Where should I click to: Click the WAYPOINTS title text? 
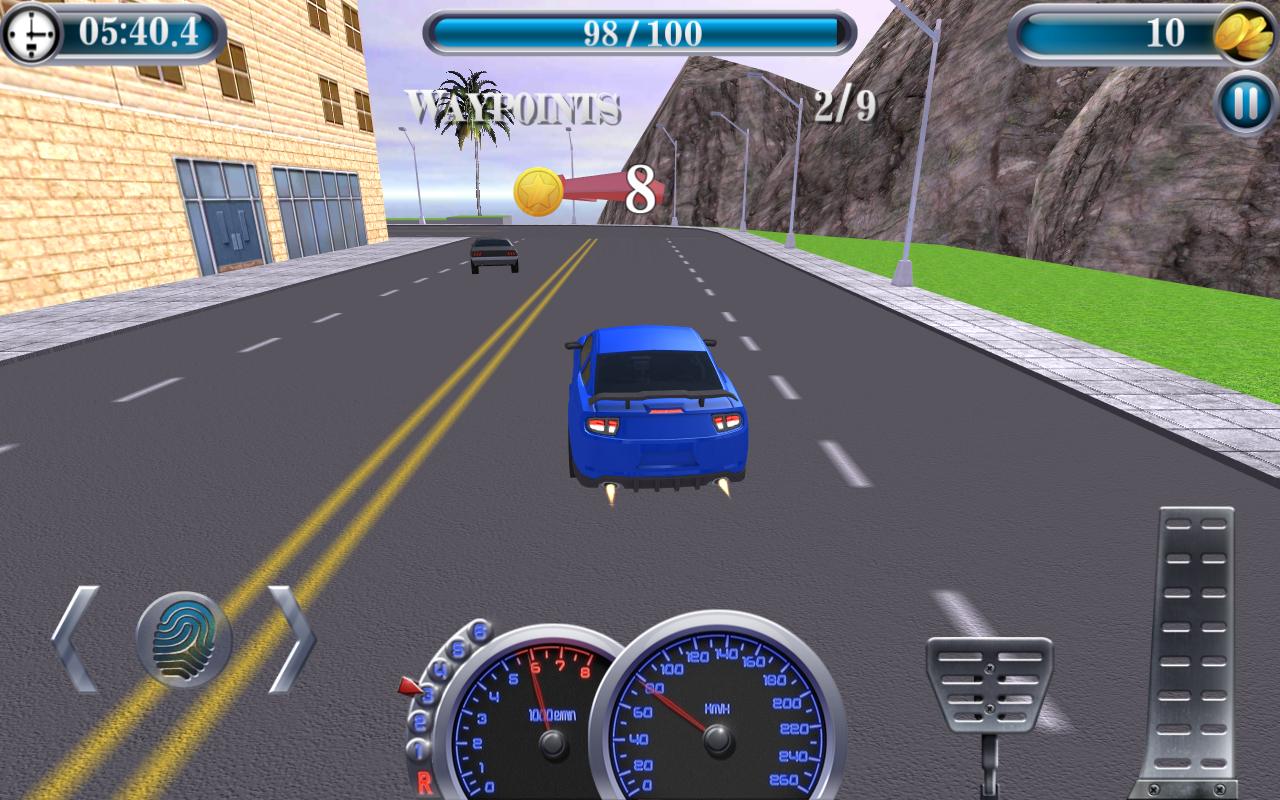513,104
